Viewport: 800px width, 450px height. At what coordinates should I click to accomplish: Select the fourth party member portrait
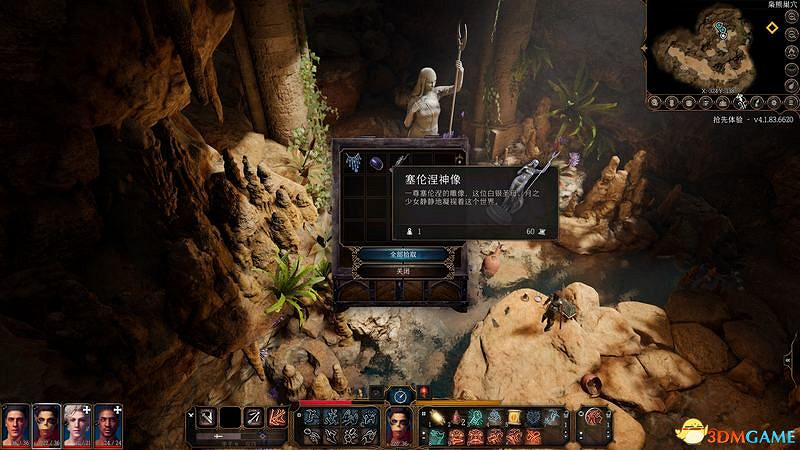tap(108, 426)
